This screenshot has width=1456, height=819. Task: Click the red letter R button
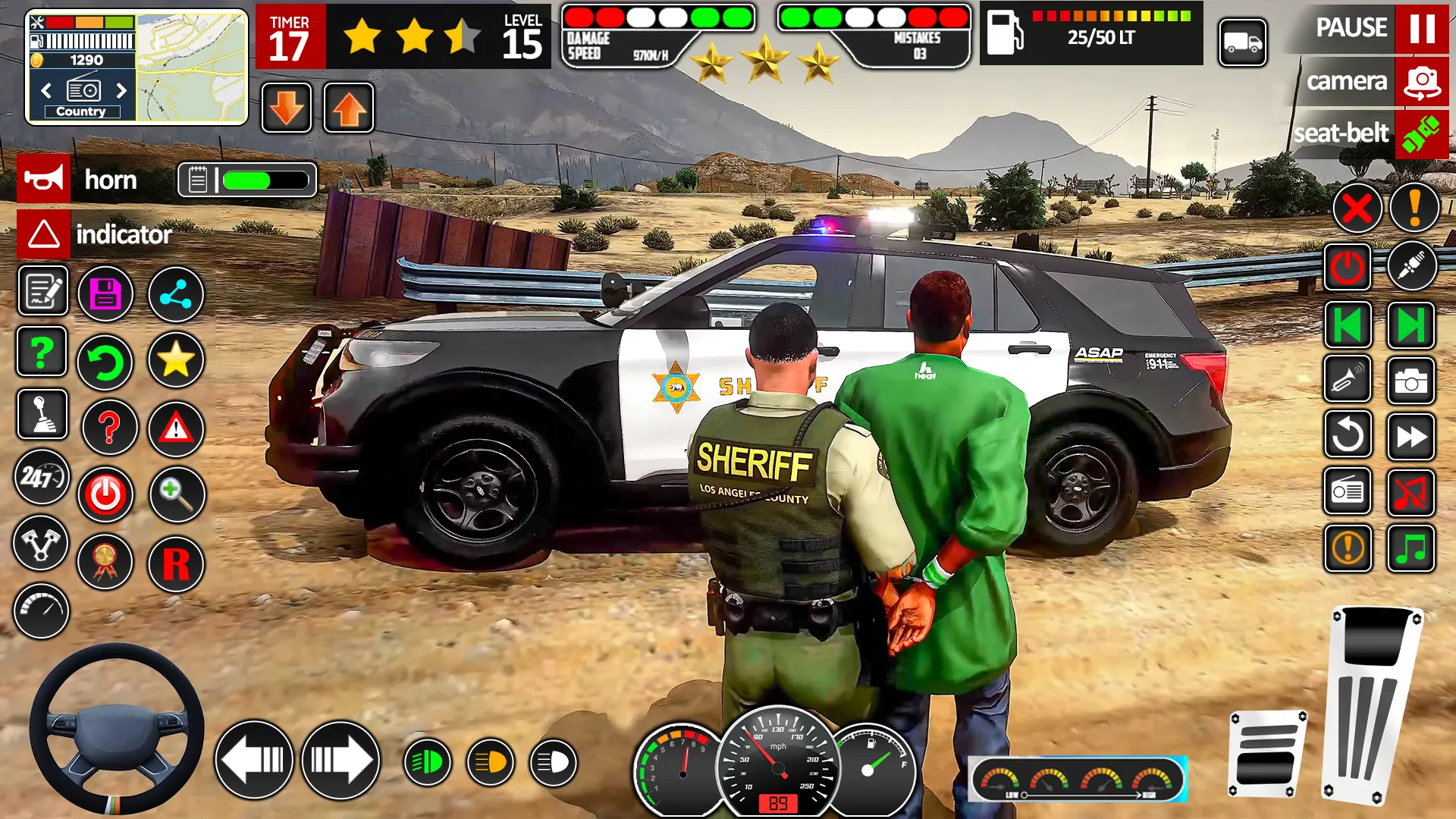(x=176, y=563)
